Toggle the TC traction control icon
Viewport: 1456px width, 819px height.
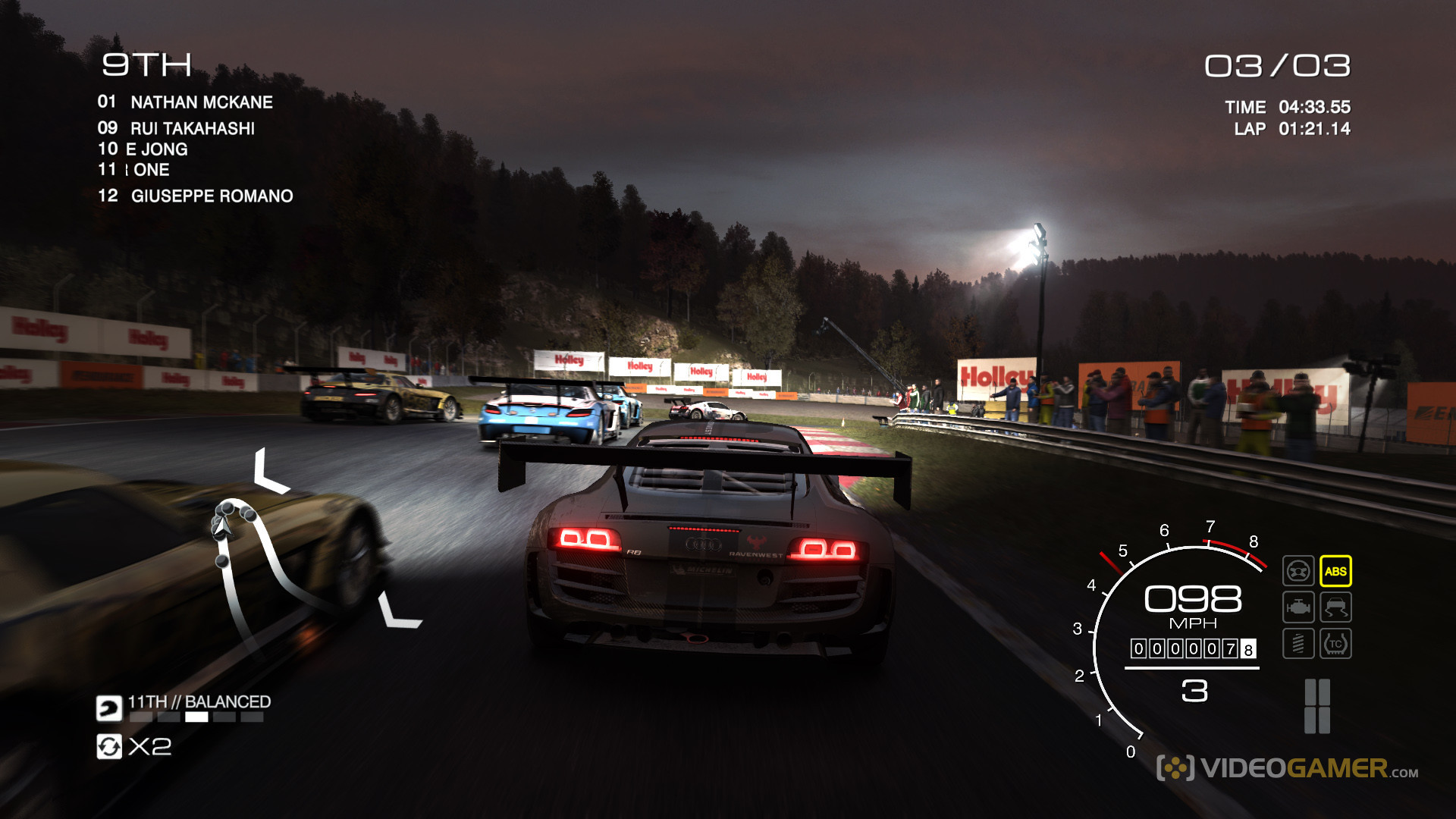coord(1335,644)
